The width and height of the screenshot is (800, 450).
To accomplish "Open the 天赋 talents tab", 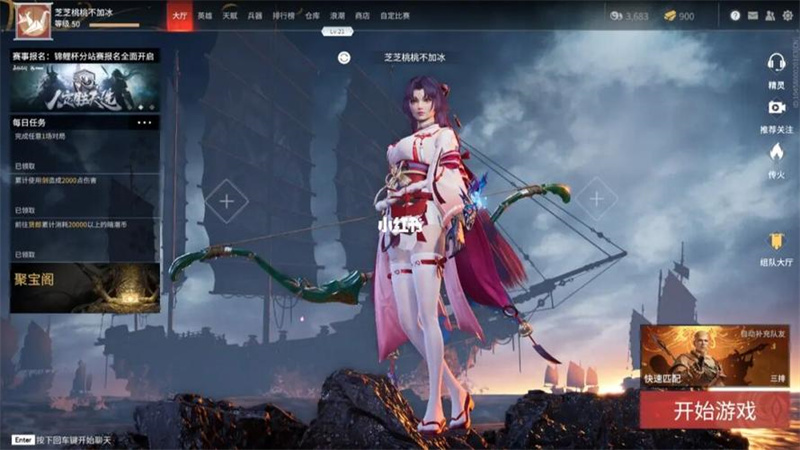I will point(230,16).
